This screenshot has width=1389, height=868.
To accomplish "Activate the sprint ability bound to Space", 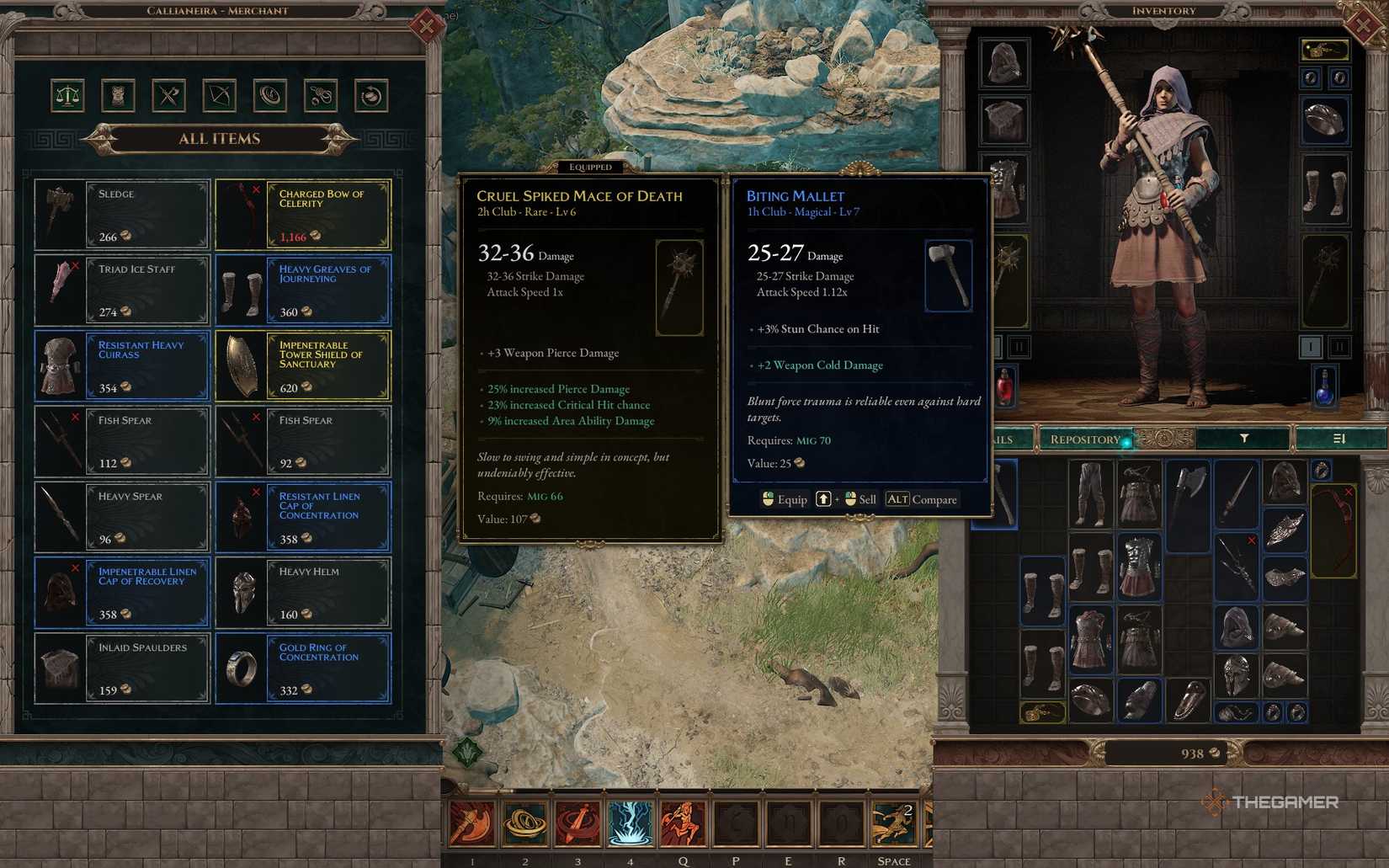I will tap(892, 825).
